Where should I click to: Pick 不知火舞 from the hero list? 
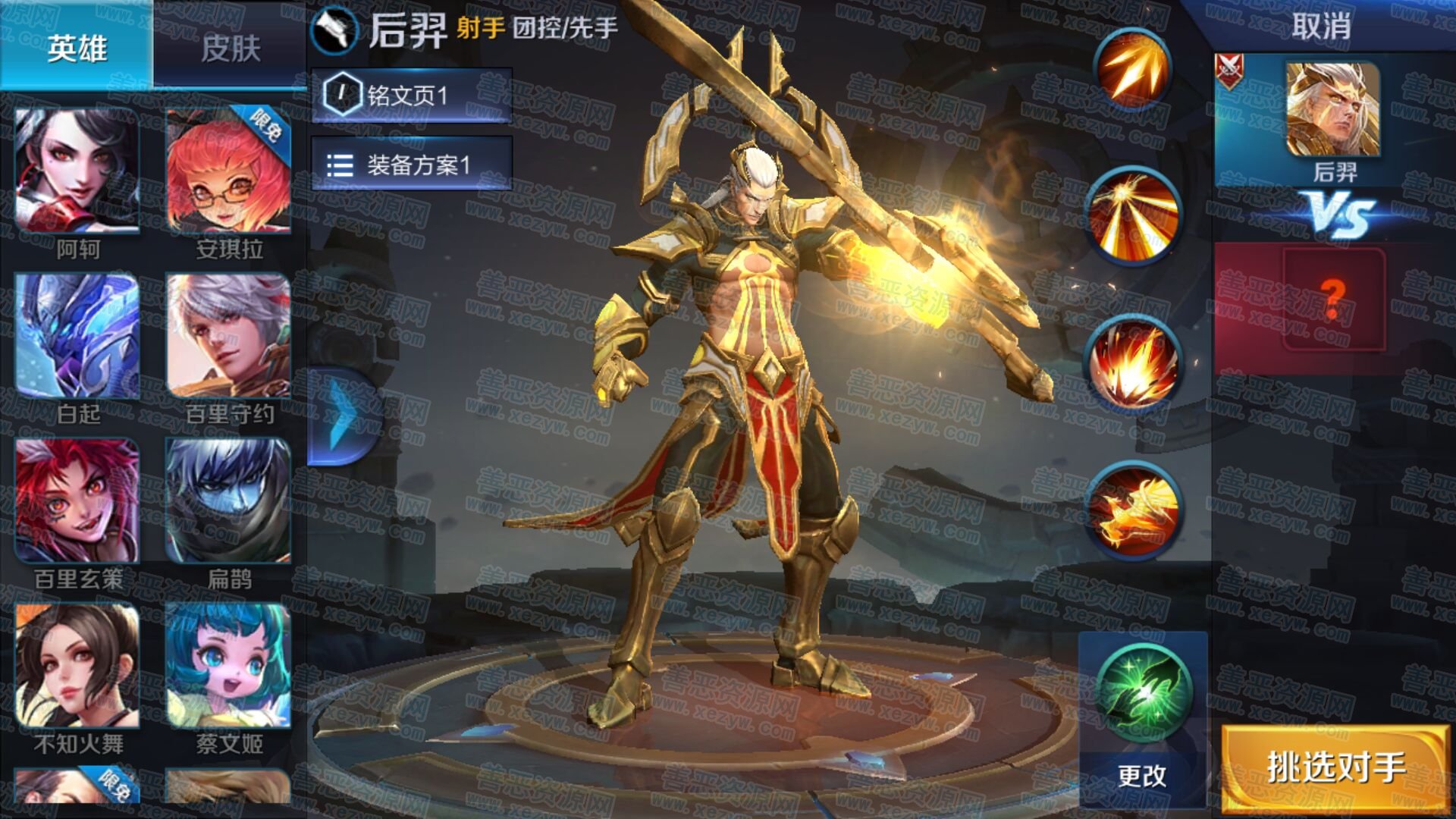click(77, 666)
